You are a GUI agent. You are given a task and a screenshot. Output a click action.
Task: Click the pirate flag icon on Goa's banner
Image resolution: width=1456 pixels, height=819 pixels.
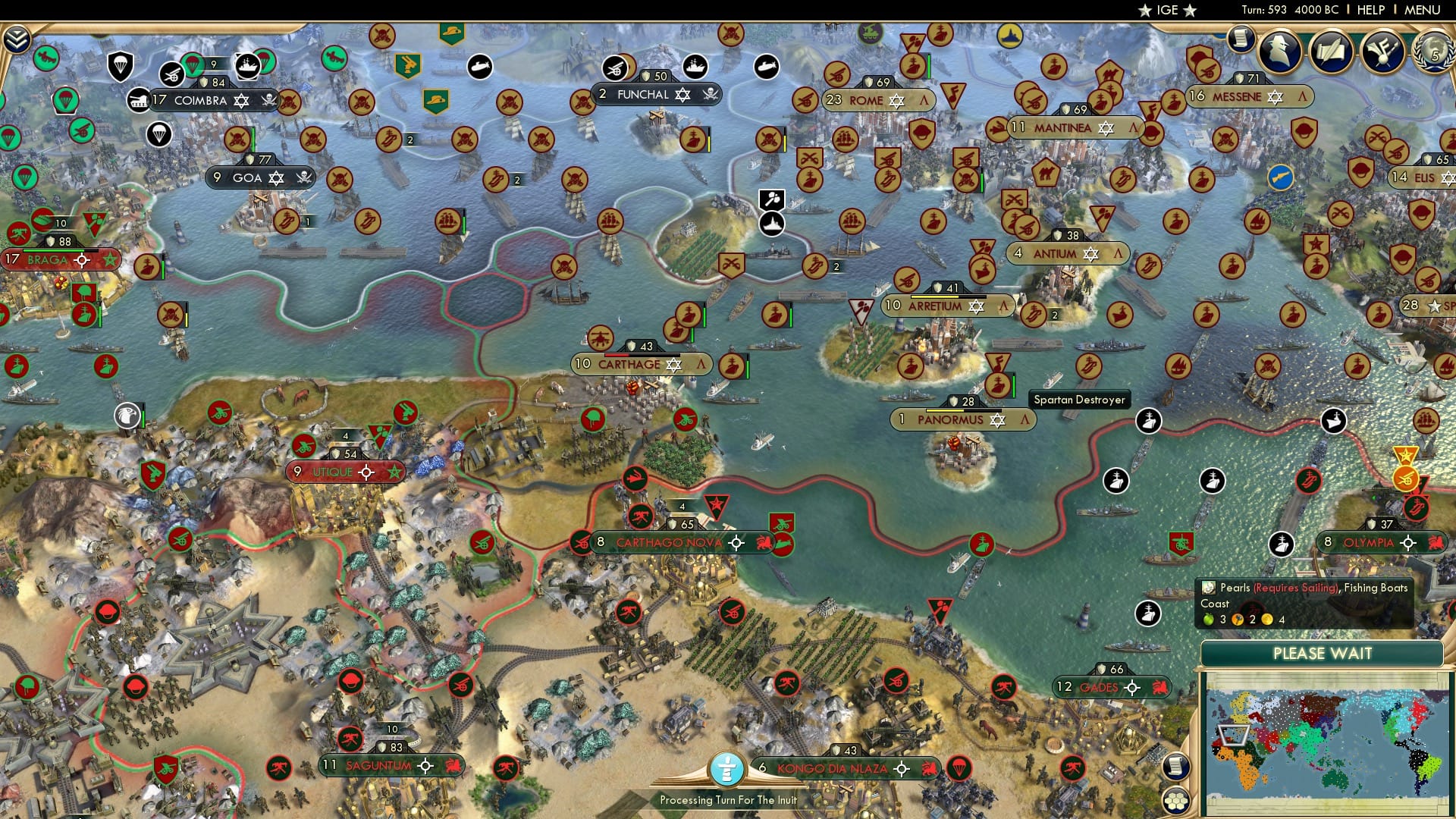pyautogui.click(x=304, y=177)
